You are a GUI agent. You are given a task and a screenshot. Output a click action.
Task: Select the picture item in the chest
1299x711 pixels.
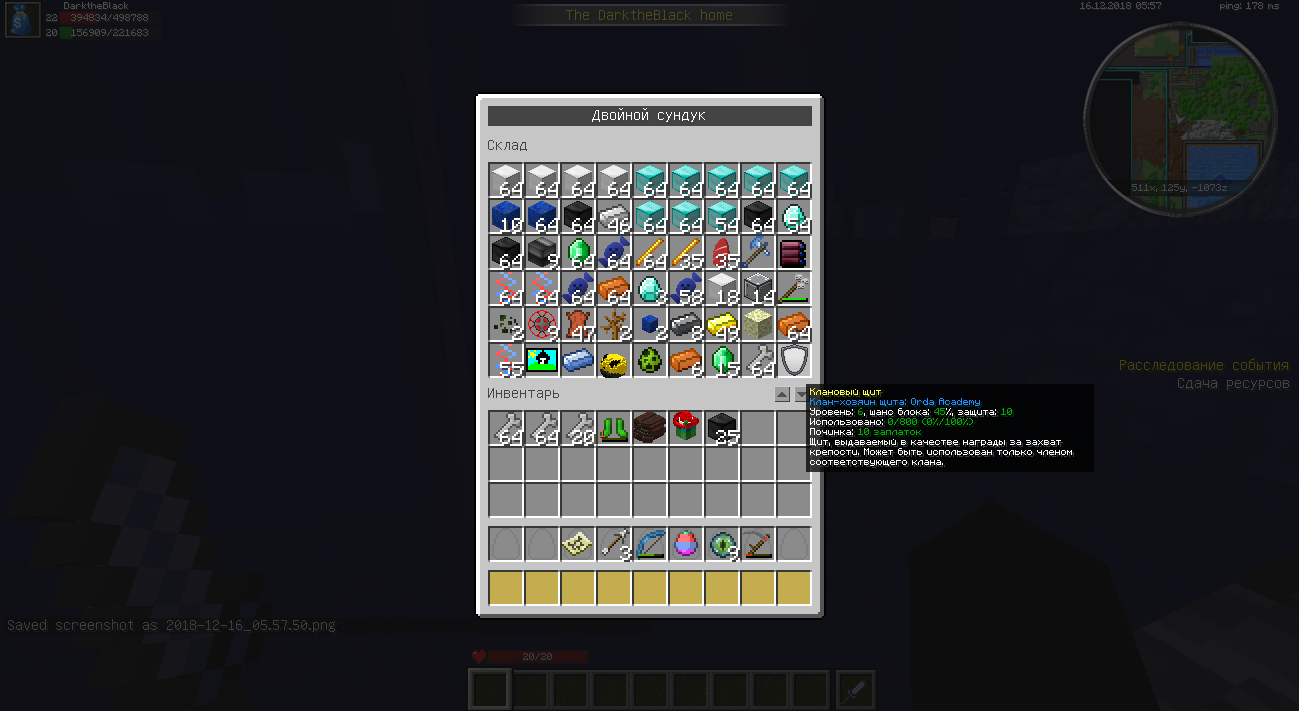click(542, 361)
